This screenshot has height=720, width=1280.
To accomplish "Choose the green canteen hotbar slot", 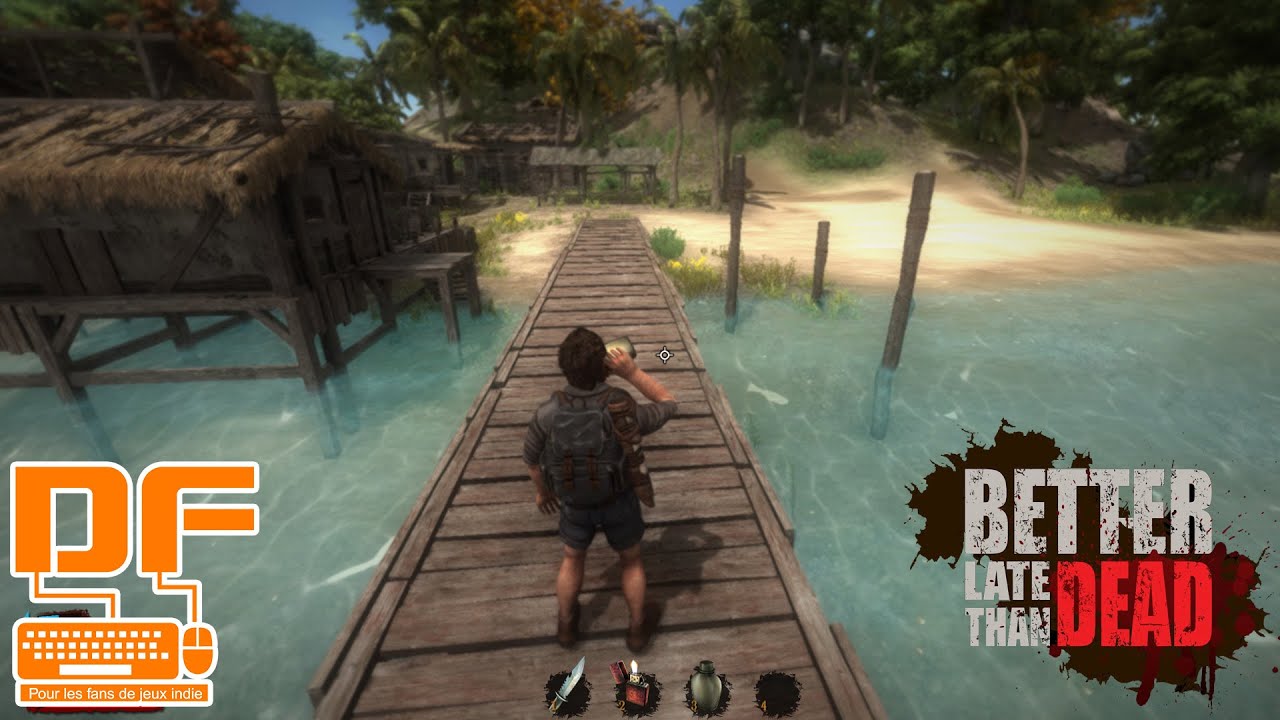I will 705,689.
